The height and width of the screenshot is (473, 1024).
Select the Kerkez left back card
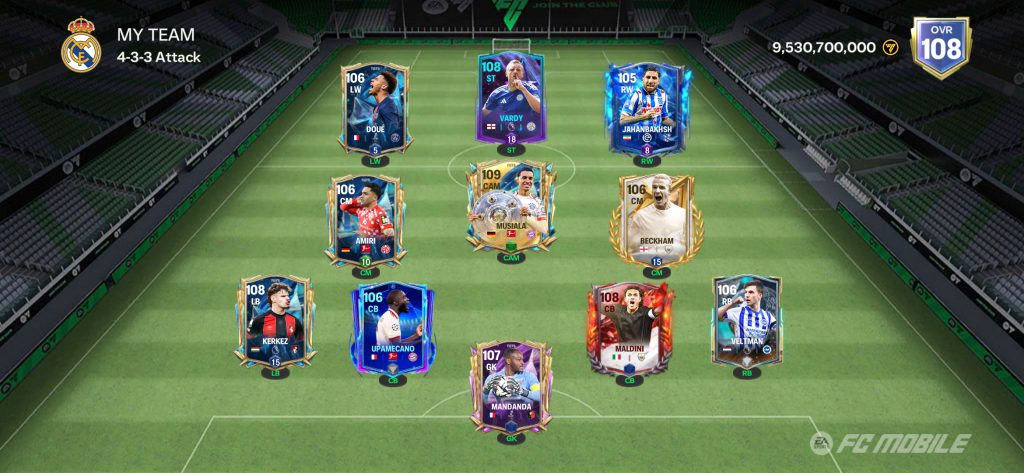pyautogui.click(x=275, y=320)
